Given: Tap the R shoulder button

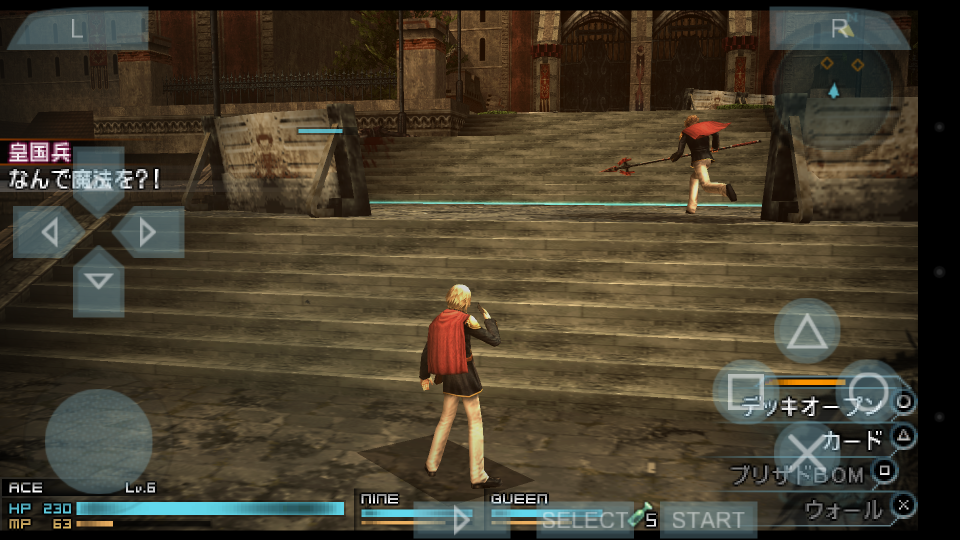Looking at the screenshot, I should [x=838, y=29].
